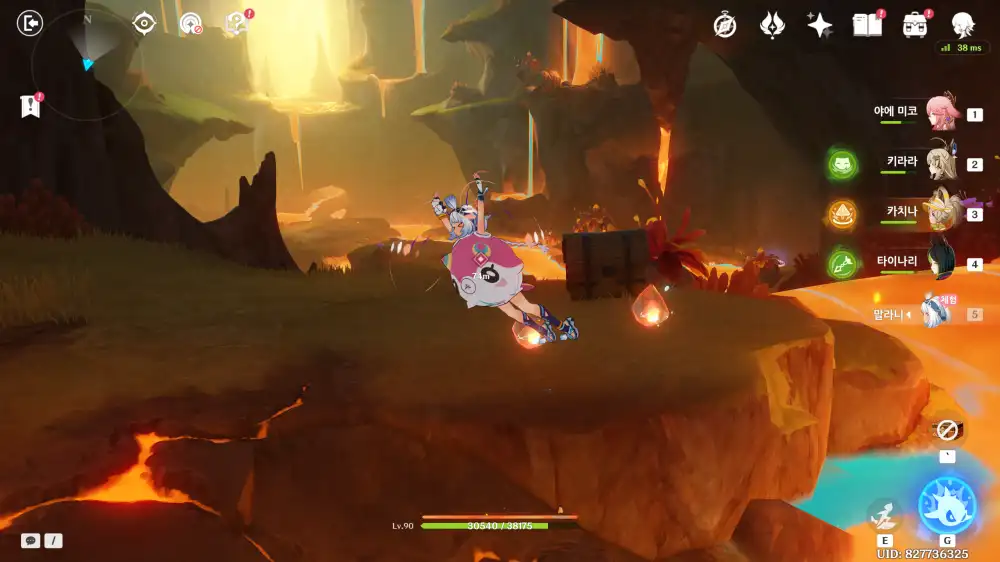Switch to party member 야에 미코
This screenshot has height=562, width=1000.
(941, 112)
